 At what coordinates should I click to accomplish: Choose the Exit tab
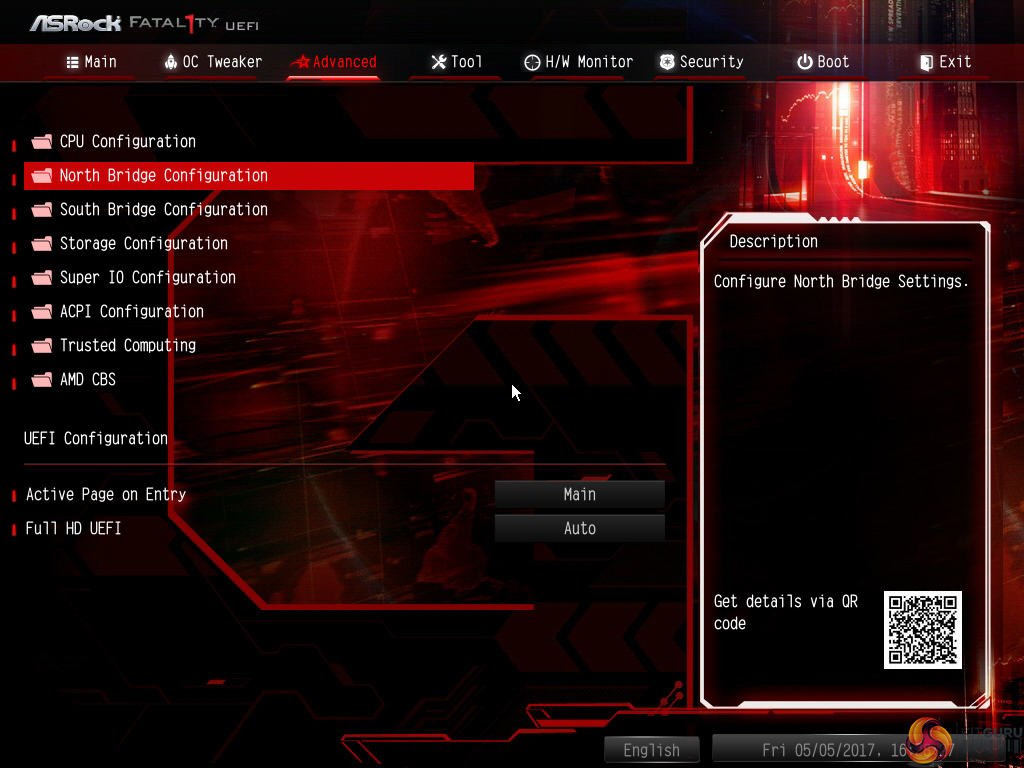click(x=946, y=62)
